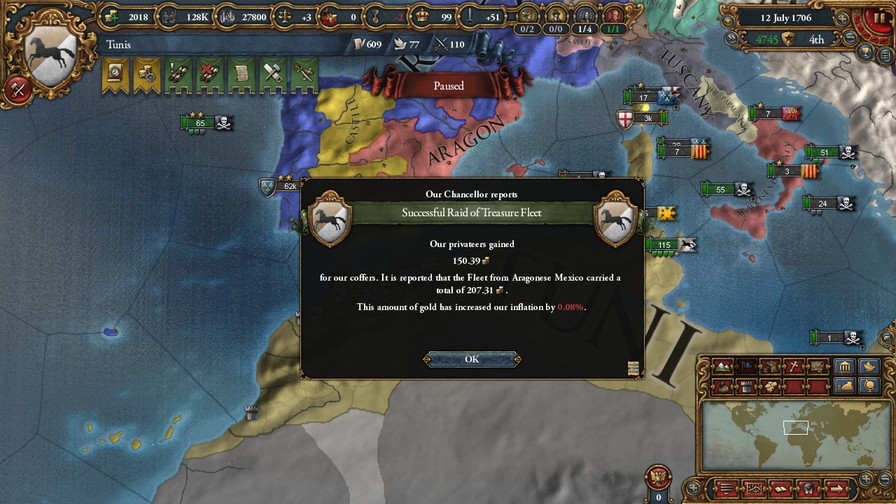Confirm the treasure fleet raid report with OK
Viewport: 896px width, 504px height.
(x=471, y=359)
